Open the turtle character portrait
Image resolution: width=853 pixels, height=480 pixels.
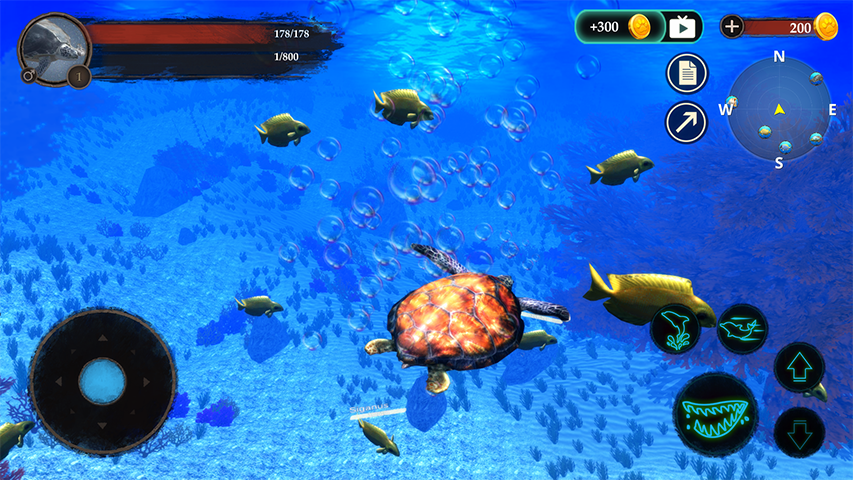(53, 48)
